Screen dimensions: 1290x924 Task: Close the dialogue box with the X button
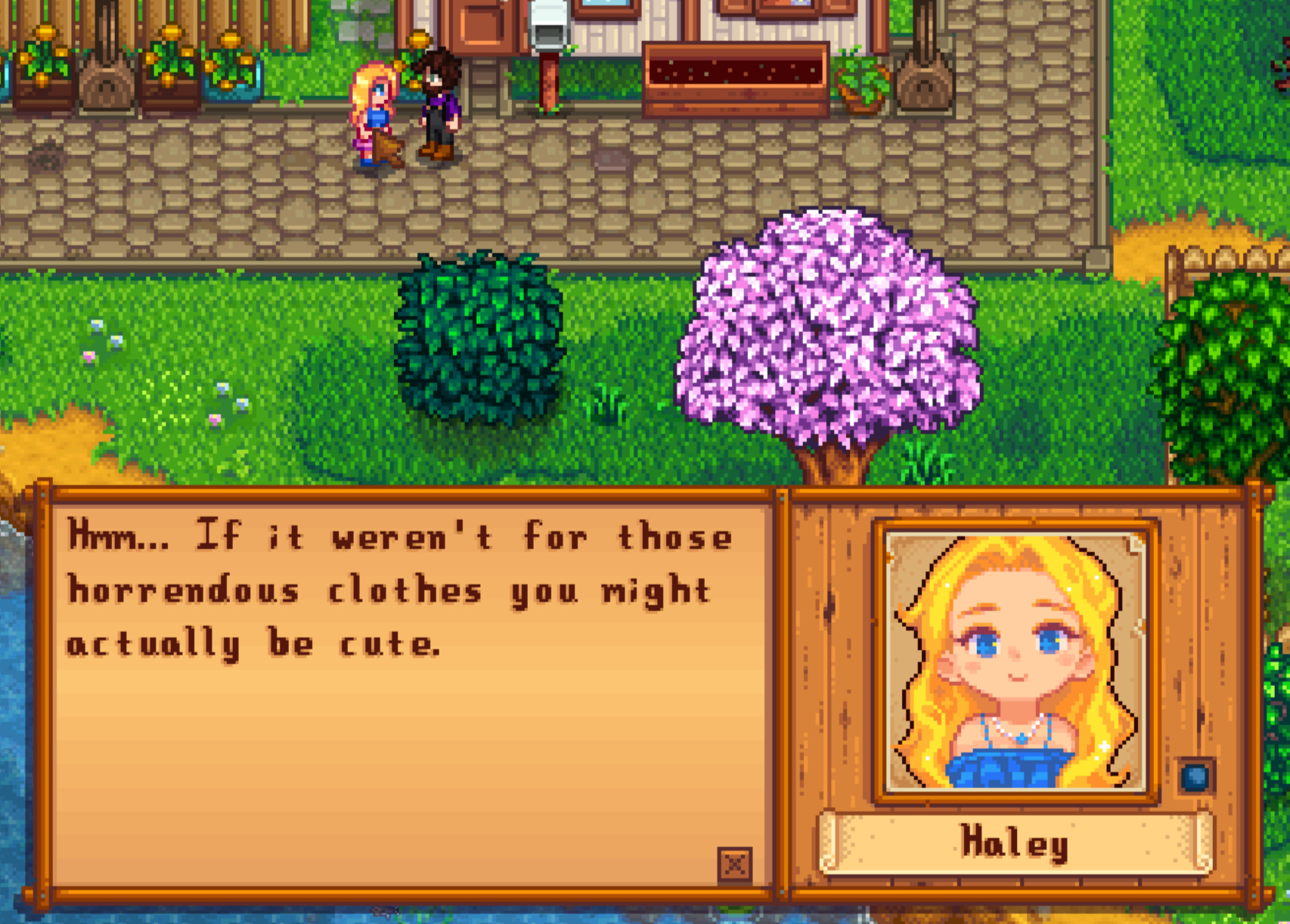pos(734,864)
